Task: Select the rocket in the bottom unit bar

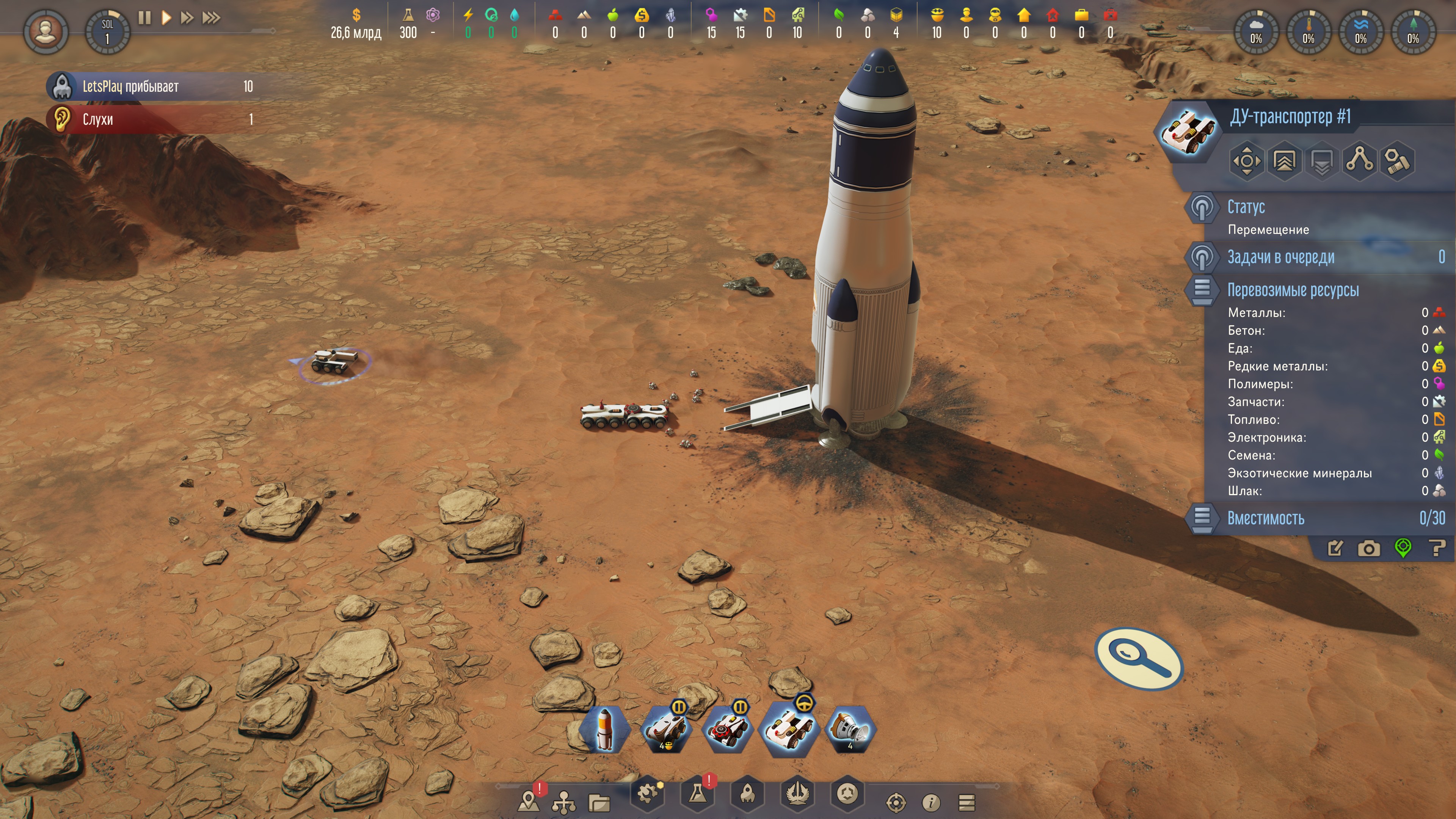Action: pos(605,730)
